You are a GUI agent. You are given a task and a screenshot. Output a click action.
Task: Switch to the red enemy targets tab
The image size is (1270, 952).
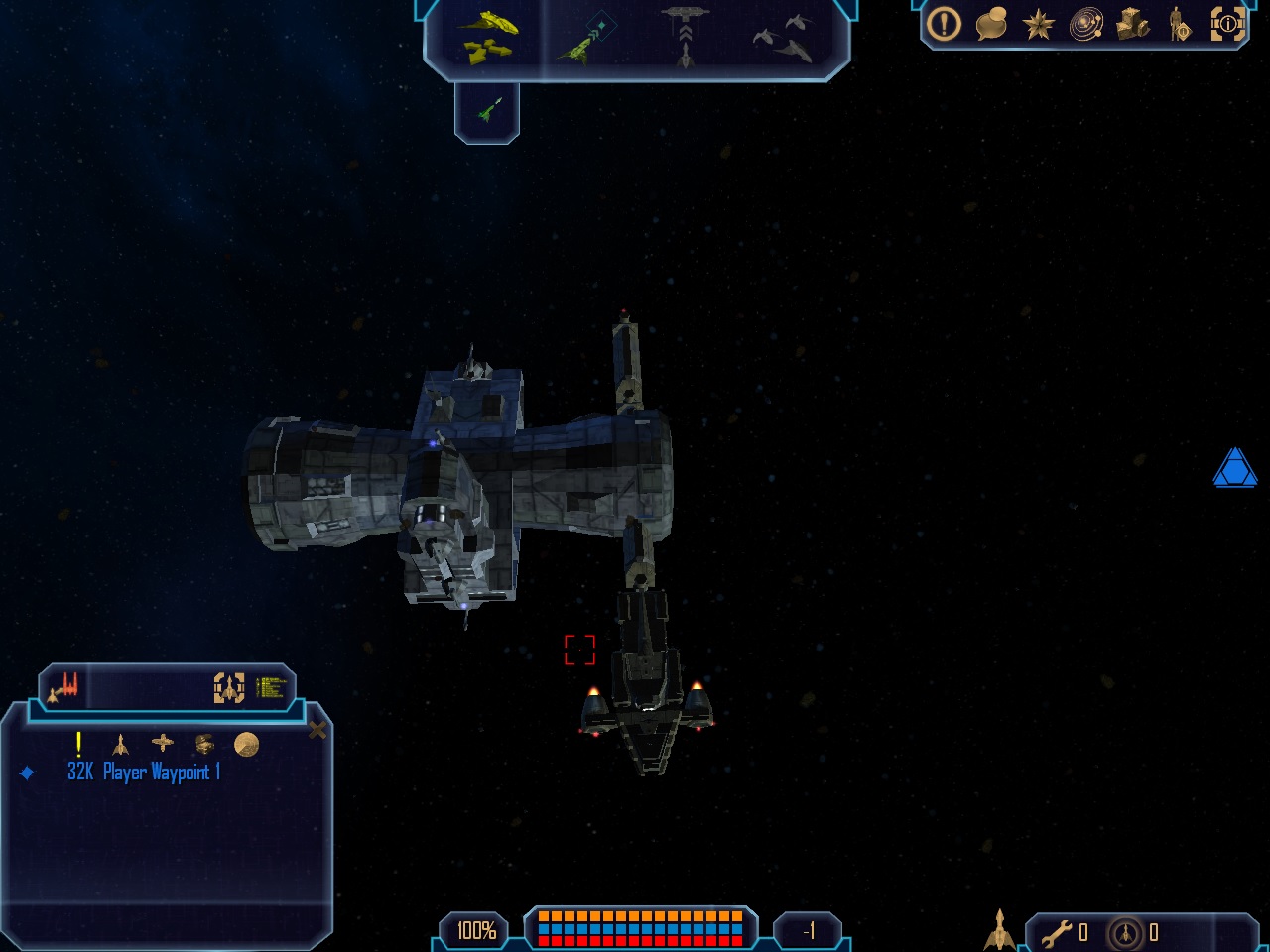(64, 686)
